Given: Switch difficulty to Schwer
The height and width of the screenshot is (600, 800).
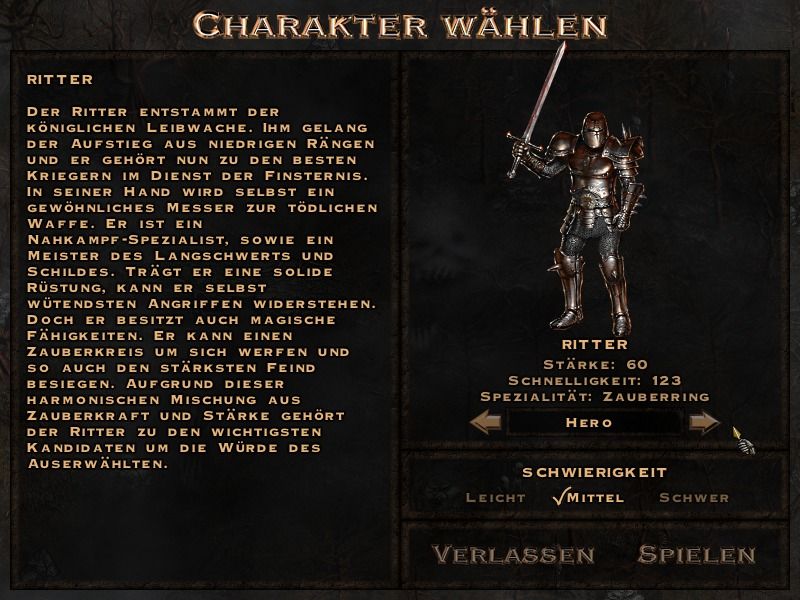Looking at the screenshot, I should point(694,497).
